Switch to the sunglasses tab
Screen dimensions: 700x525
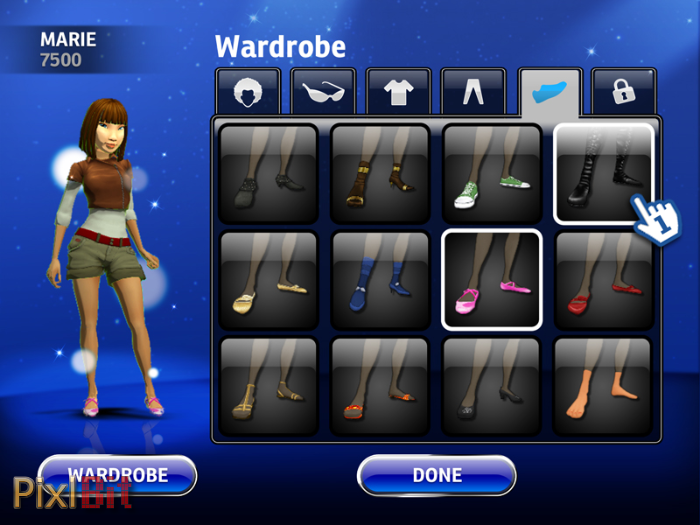click(323, 92)
